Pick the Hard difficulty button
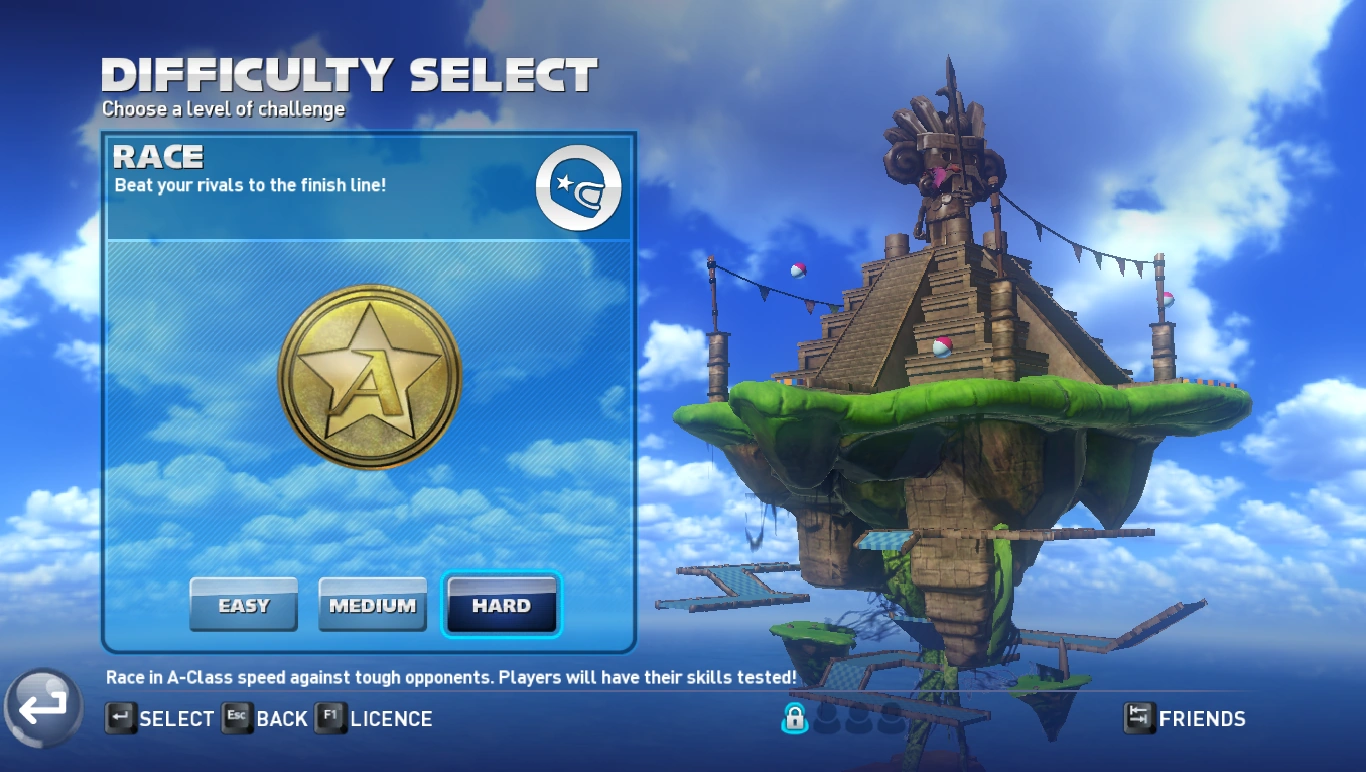Viewport: 1366px width, 772px height. [x=501, y=605]
